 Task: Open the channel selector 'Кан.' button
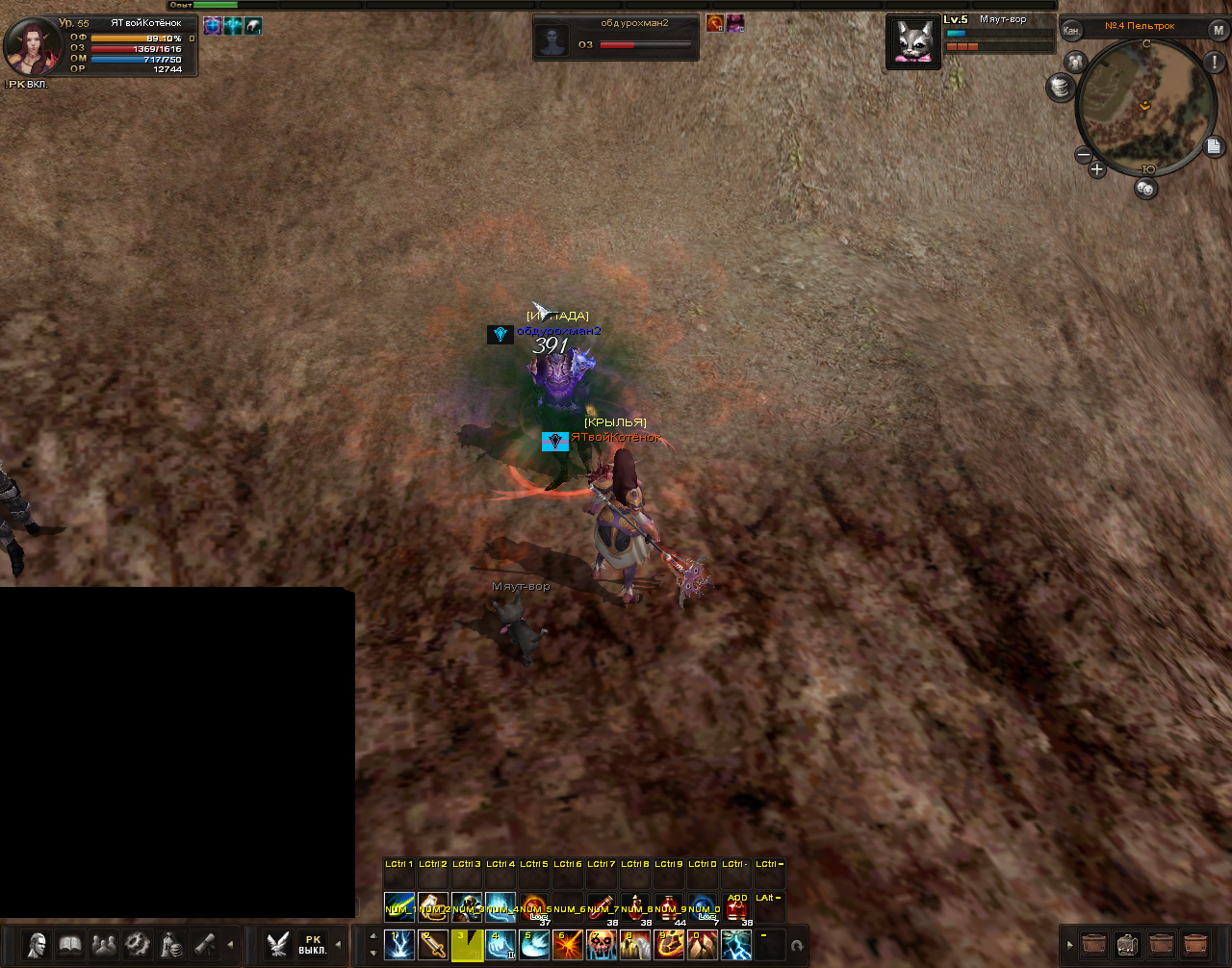pyautogui.click(x=1071, y=30)
